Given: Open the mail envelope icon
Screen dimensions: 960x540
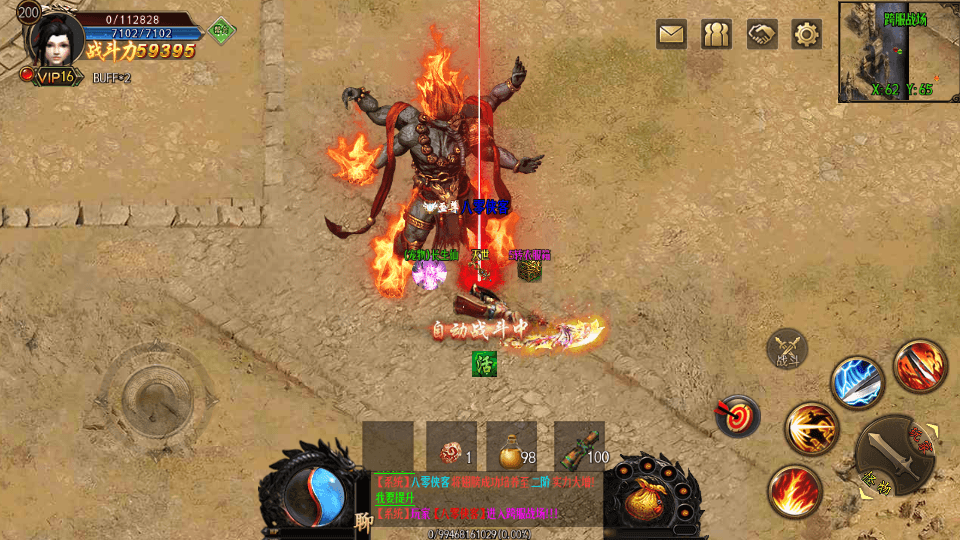Looking at the screenshot, I should click(x=671, y=35).
